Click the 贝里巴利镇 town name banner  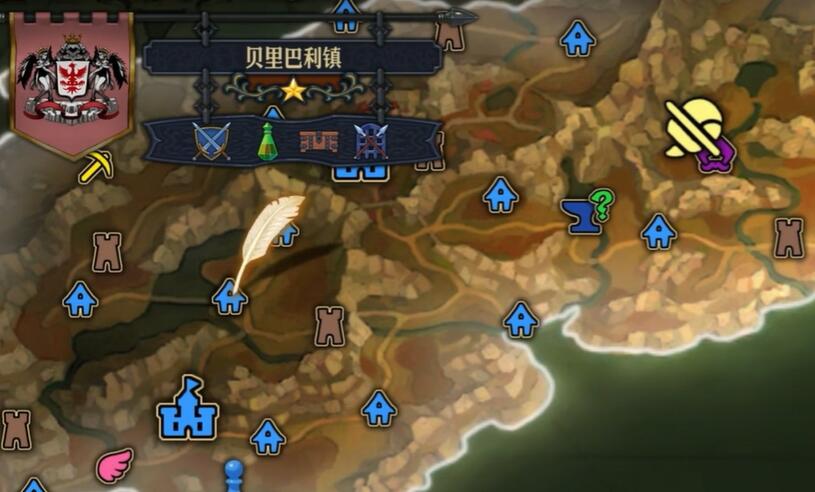[x=292, y=57]
